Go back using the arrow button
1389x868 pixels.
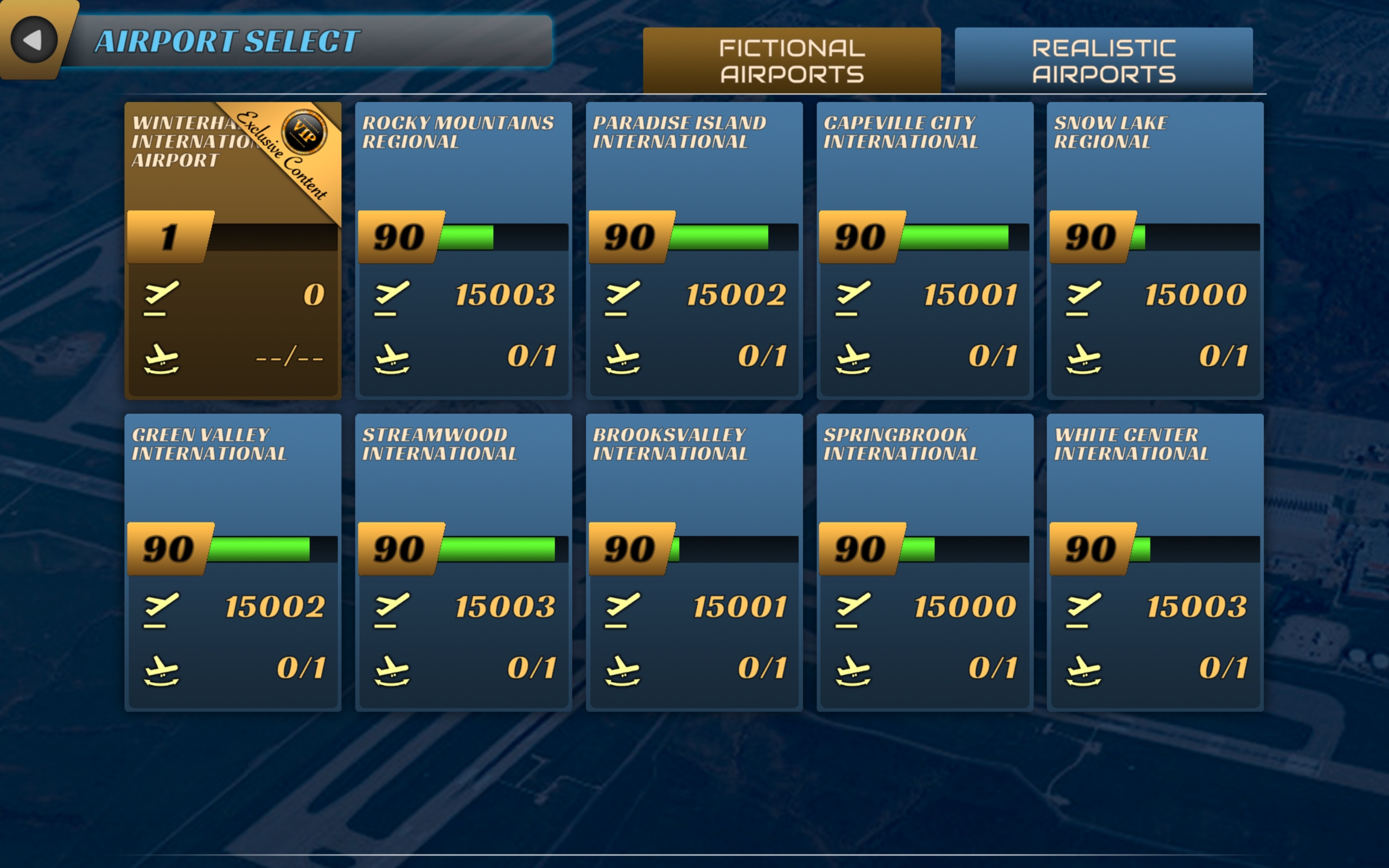tap(33, 40)
